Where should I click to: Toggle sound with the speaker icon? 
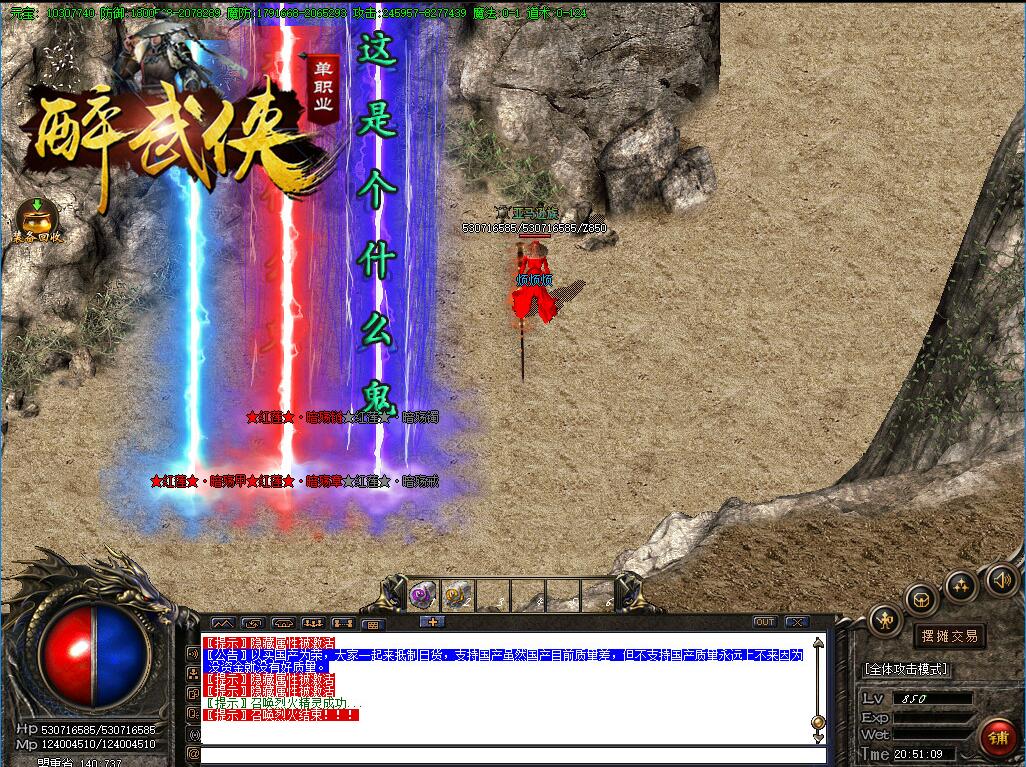1001,579
